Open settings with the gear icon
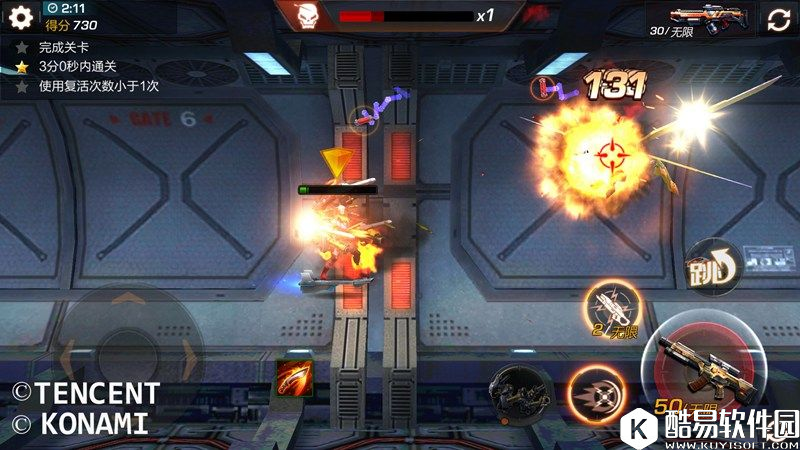This screenshot has height=450, width=800. (x=20, y=17)
